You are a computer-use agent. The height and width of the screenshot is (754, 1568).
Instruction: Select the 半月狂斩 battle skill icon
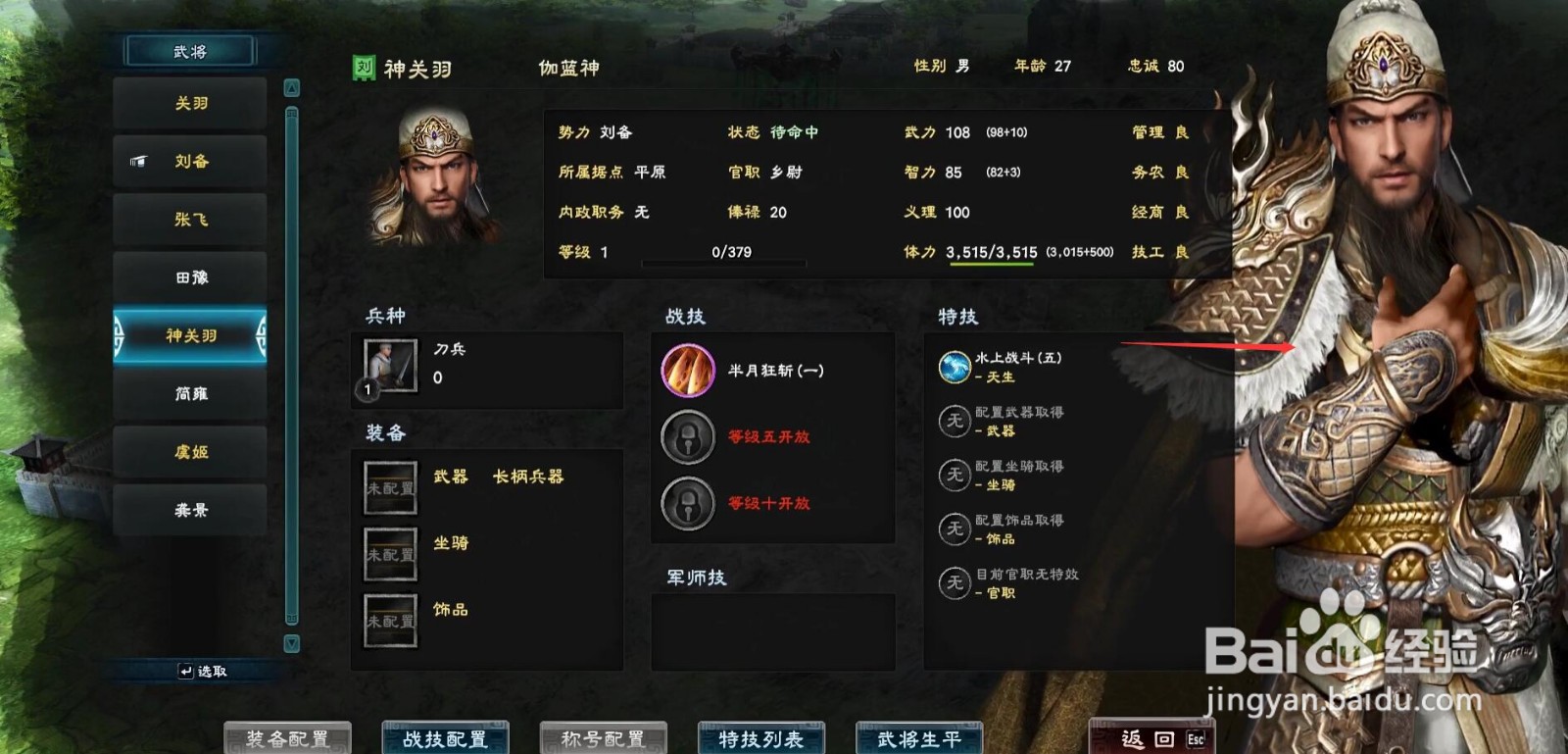[x=688, y=371]
